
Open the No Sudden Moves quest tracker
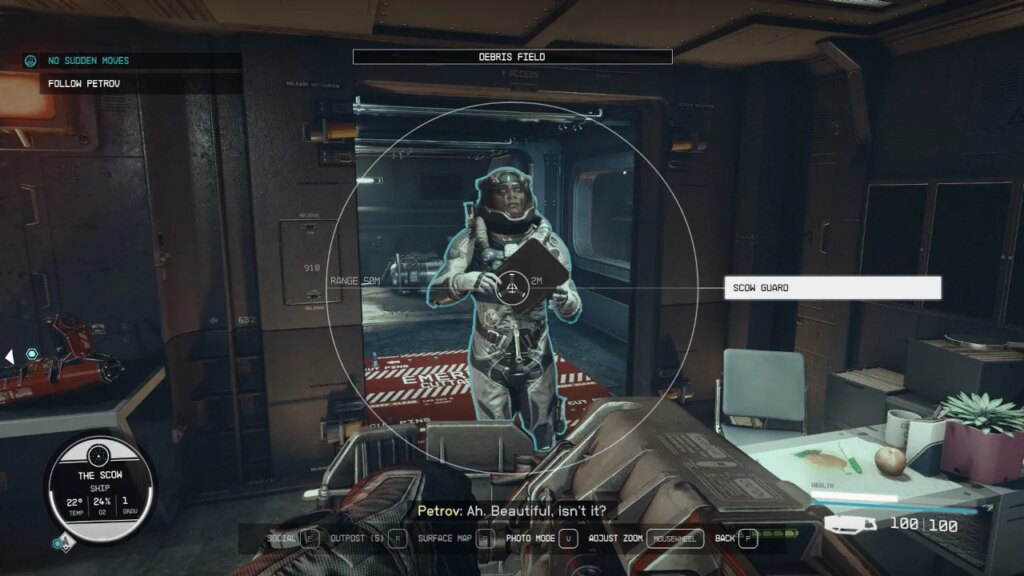click(x=88, y=61)
